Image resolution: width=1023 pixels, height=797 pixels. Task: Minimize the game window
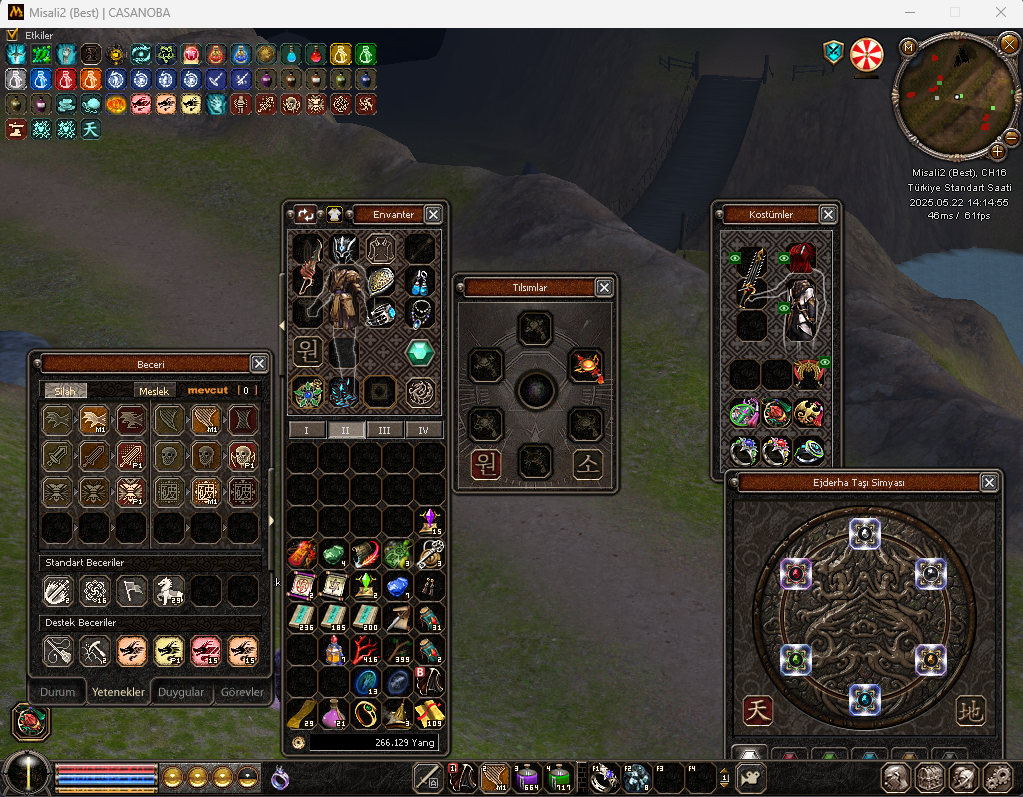[909, 12]
